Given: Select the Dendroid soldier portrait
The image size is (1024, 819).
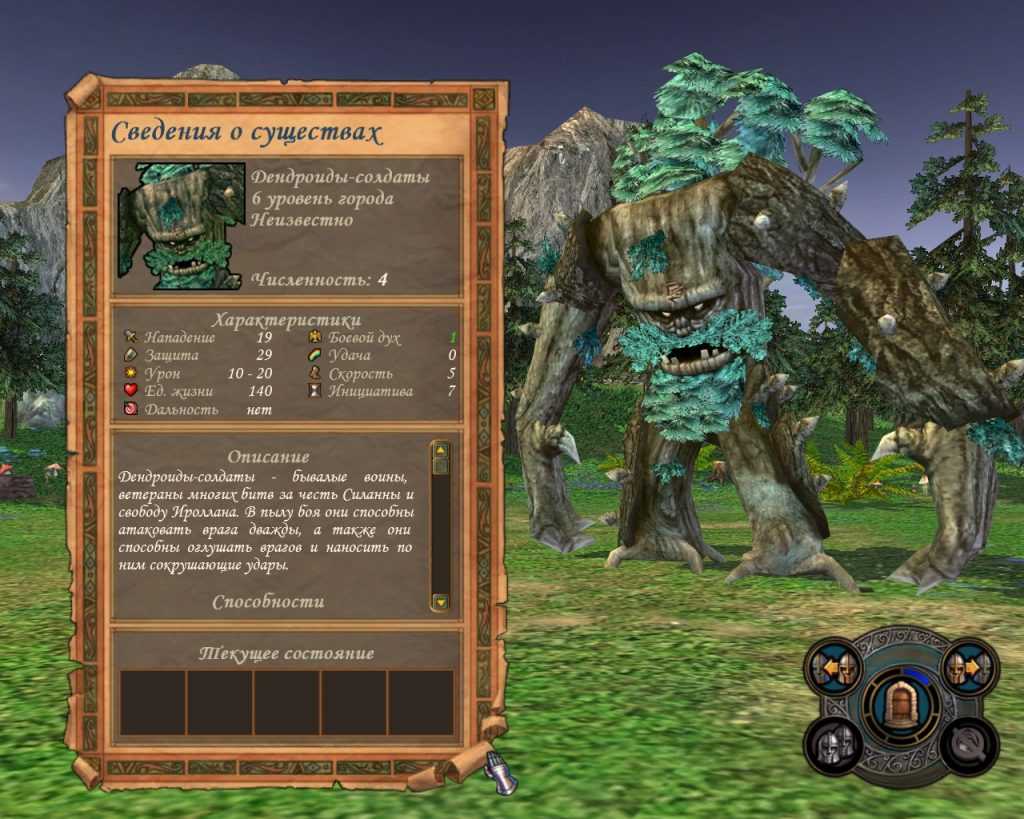Looking at the screenshot, I should pos(182,226).
